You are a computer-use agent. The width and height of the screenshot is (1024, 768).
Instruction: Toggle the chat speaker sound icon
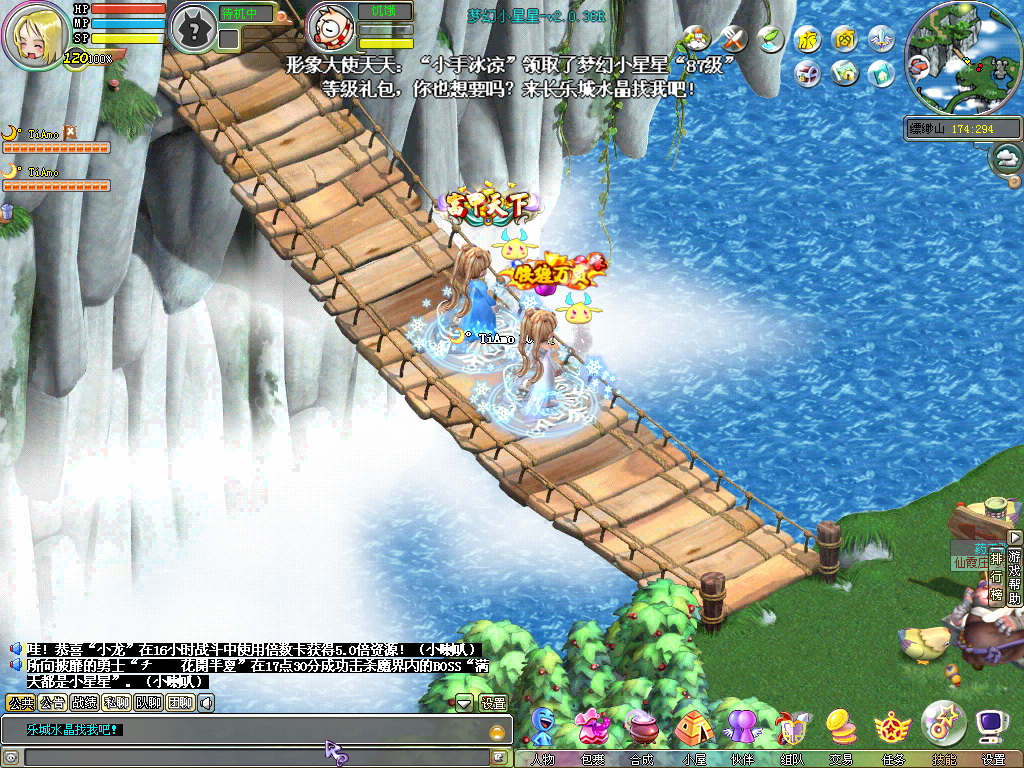(x=206, y=703)
